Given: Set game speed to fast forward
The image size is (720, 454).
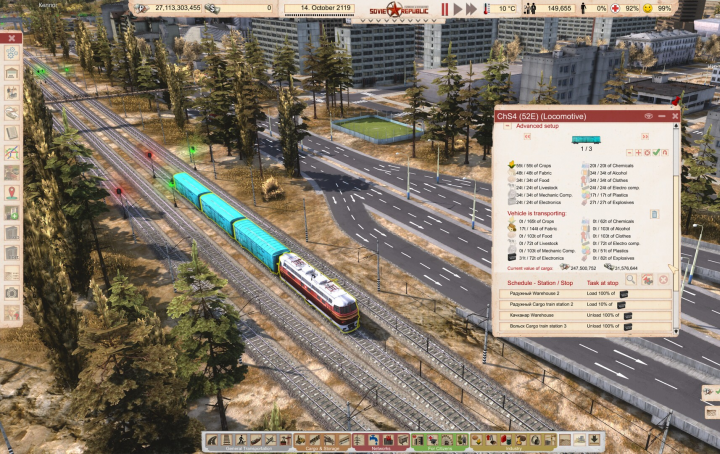Looking at the screenshot, I should [473, 9].
